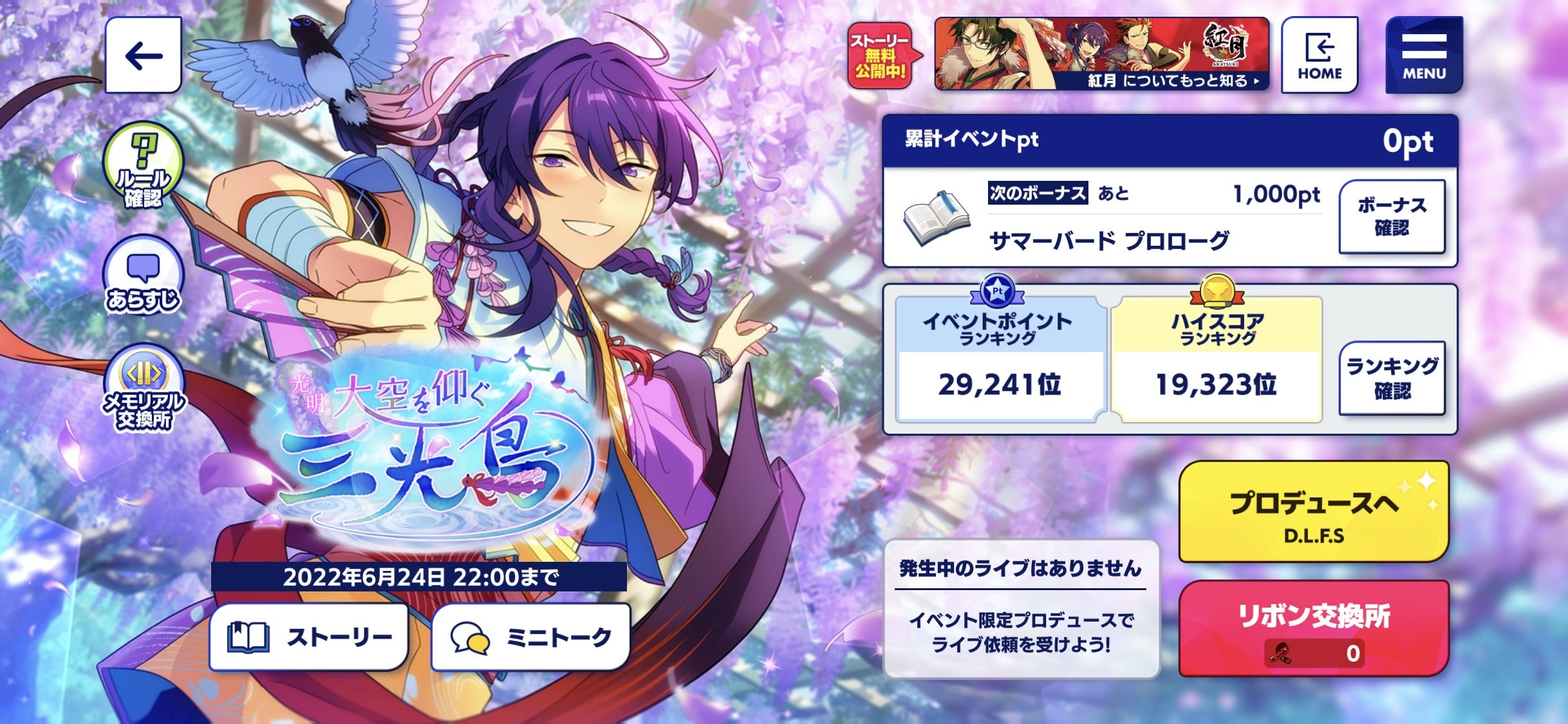Viewport: 1568px width, 724px height.
Task: Tap the back arrow icon
Action: (143, 55)
